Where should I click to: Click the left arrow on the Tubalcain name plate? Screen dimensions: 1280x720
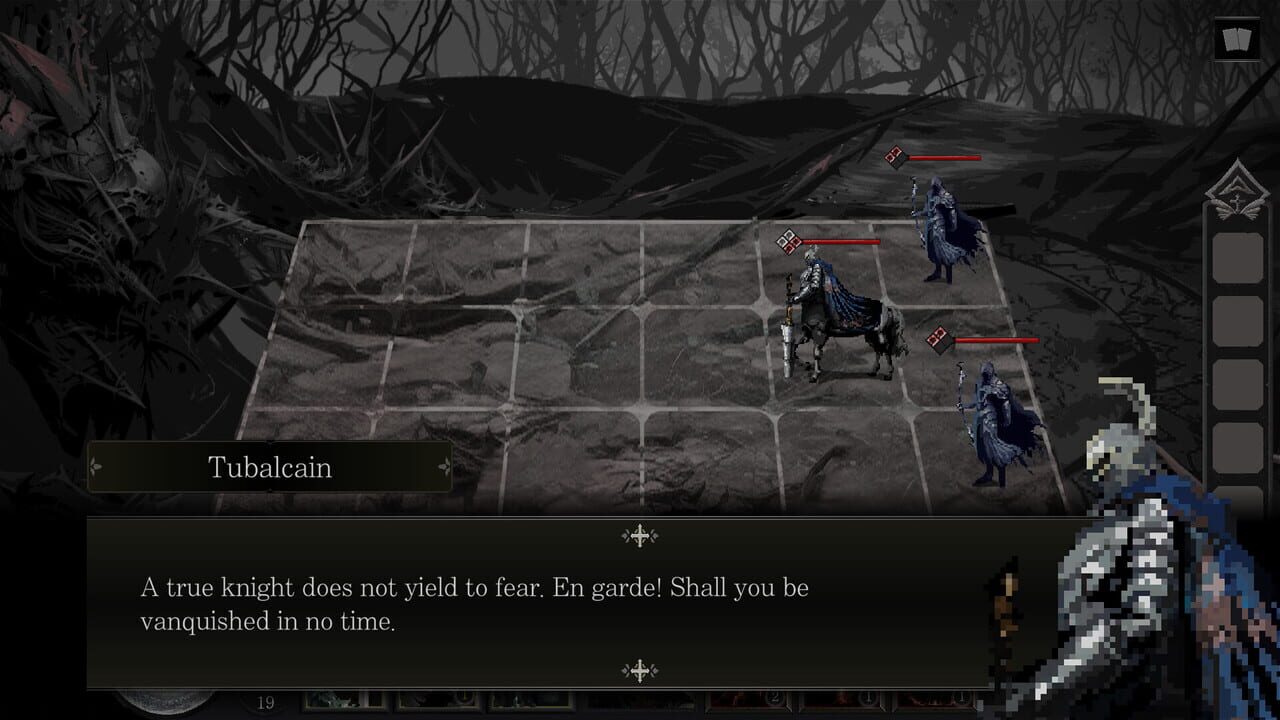point(93,467)
